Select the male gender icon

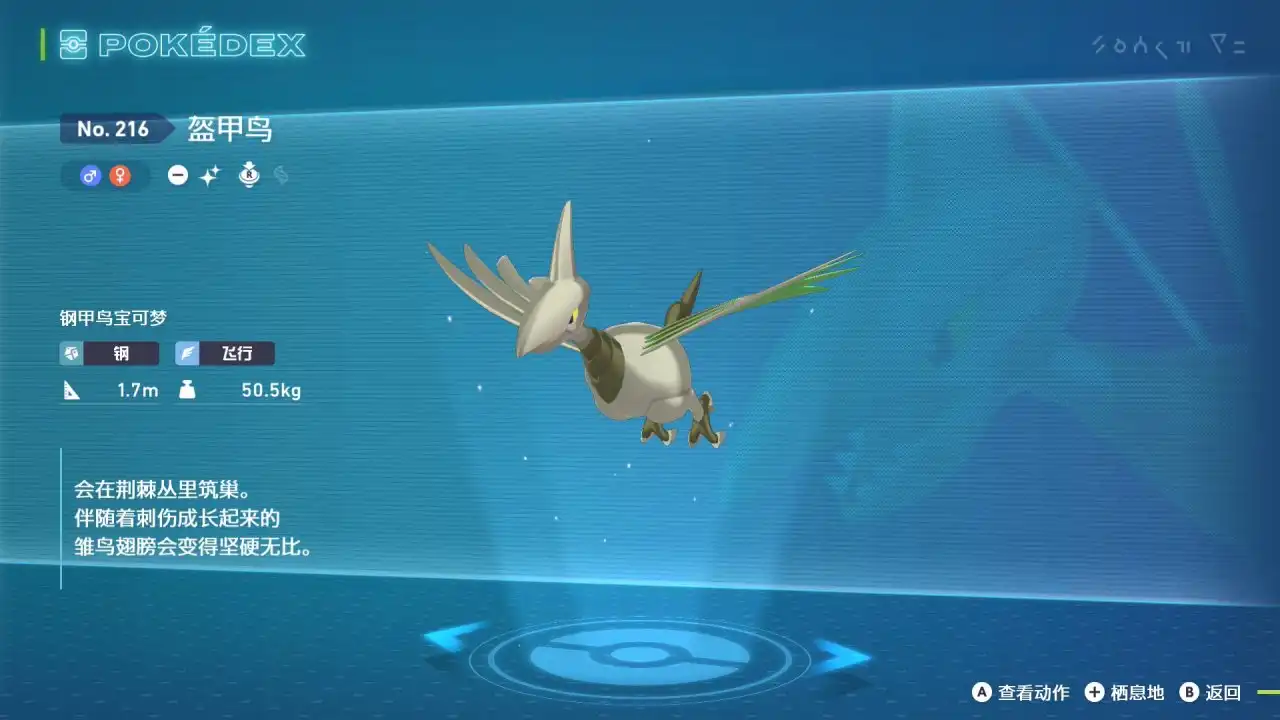91,176
